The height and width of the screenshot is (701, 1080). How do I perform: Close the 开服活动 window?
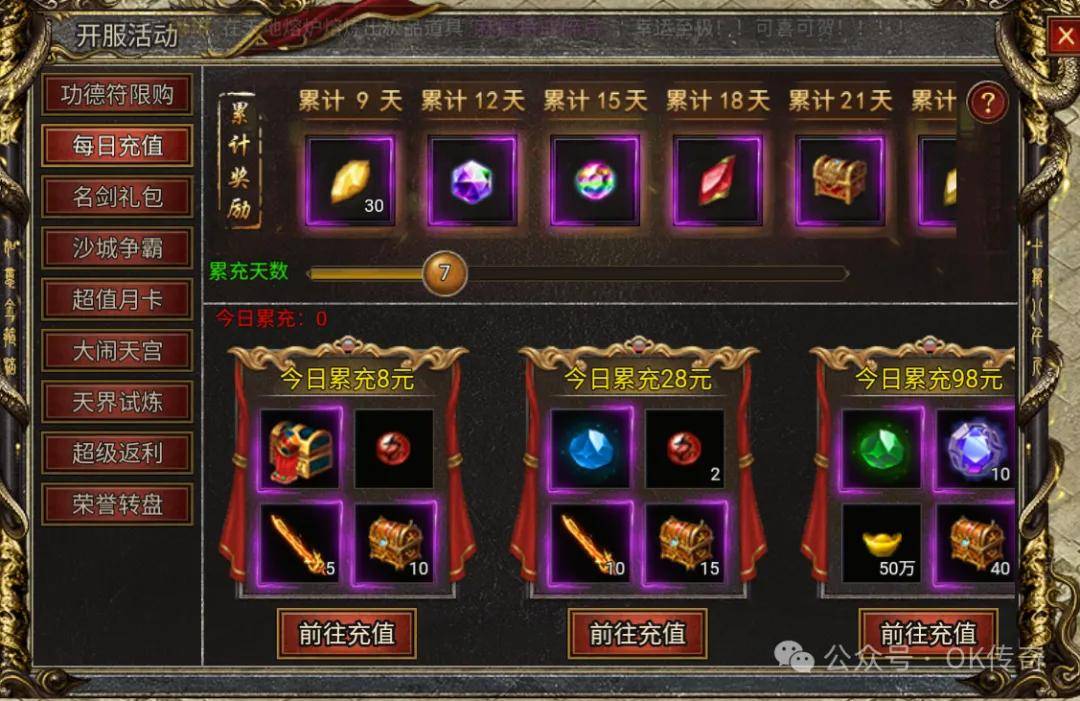1064,37
